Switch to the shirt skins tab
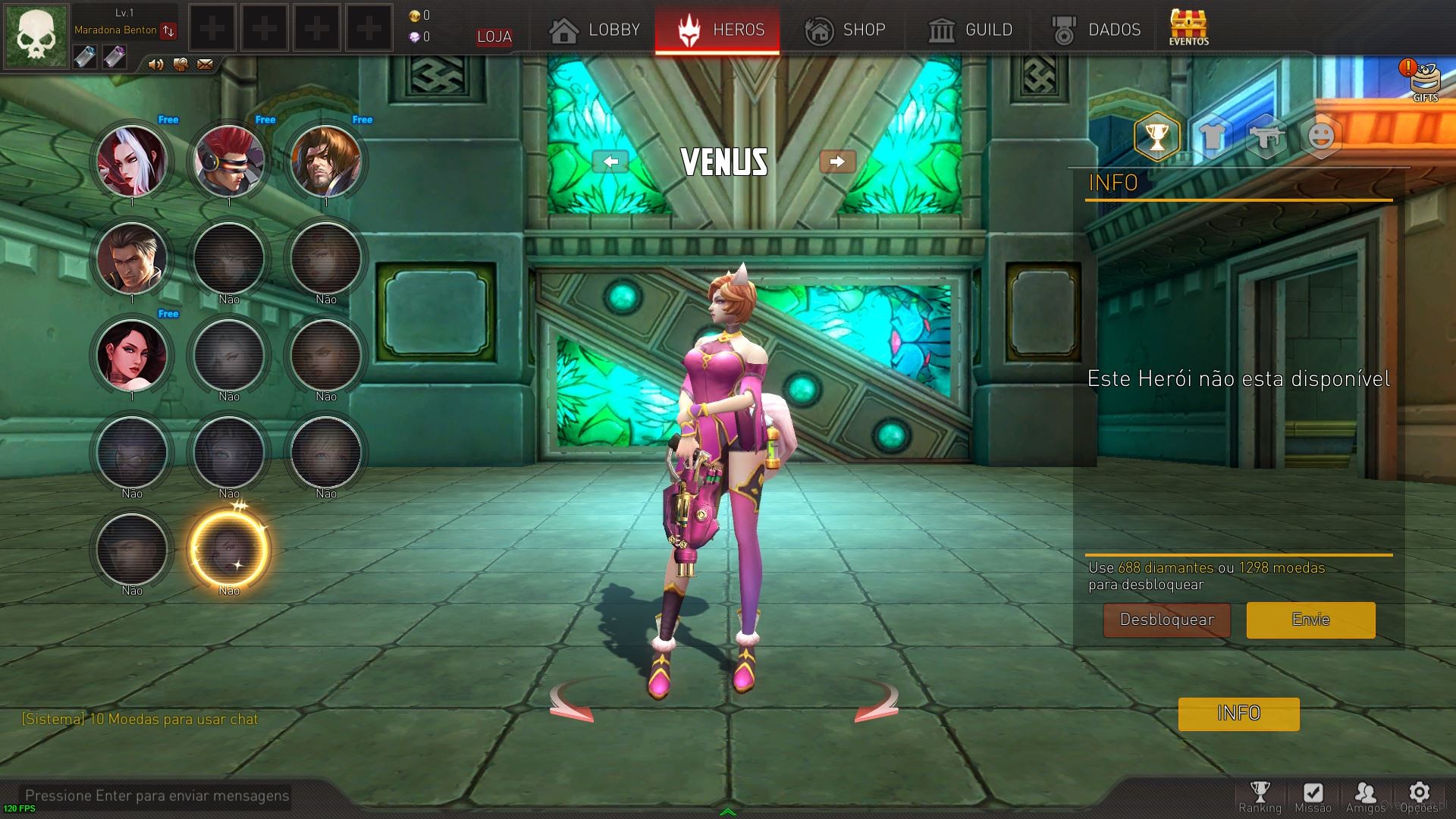This screenshot has height=819, width=1456. pos(1212,137)
